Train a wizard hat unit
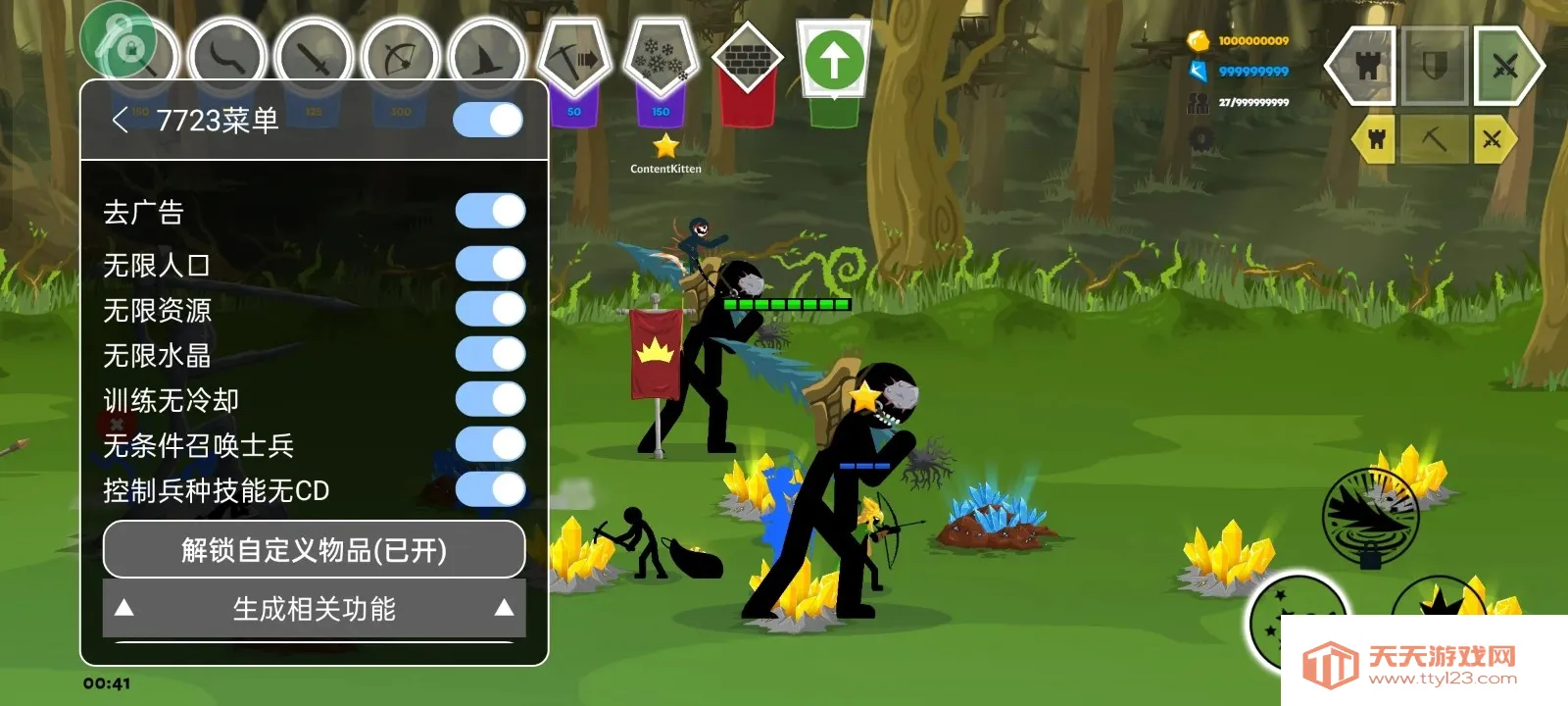 (x=487, y=57)
